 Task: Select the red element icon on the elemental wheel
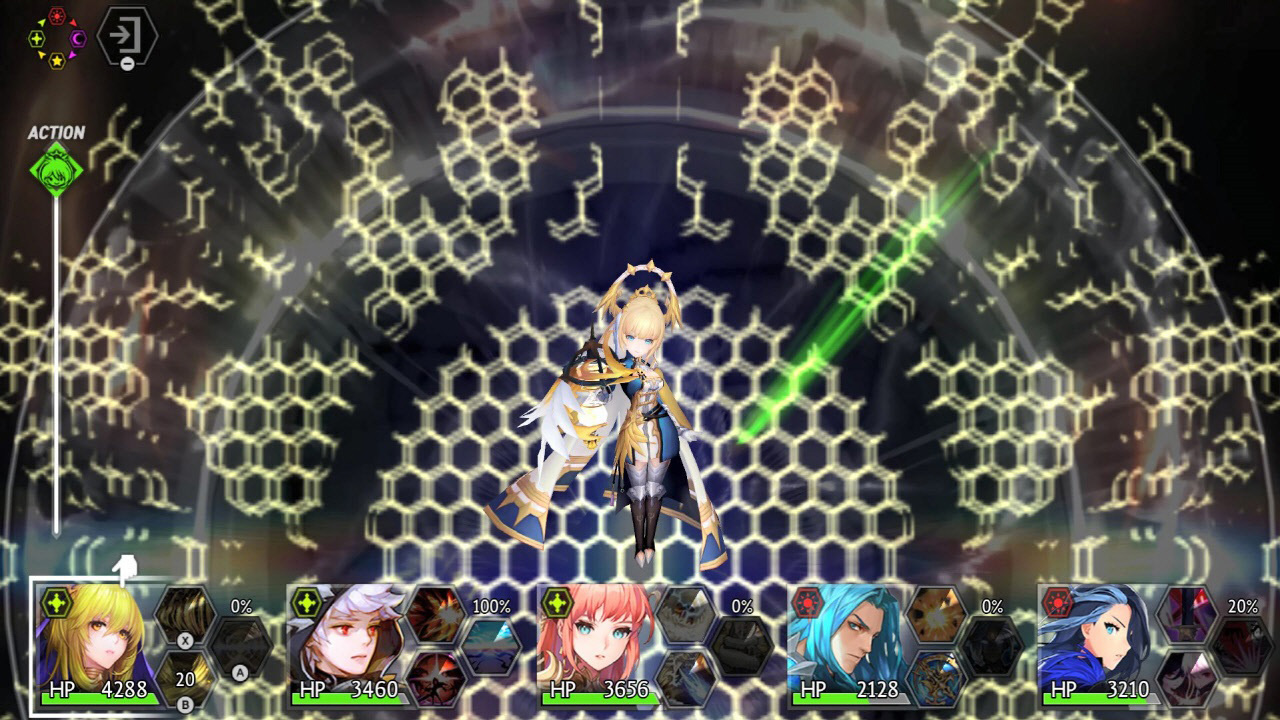point(57,15)
